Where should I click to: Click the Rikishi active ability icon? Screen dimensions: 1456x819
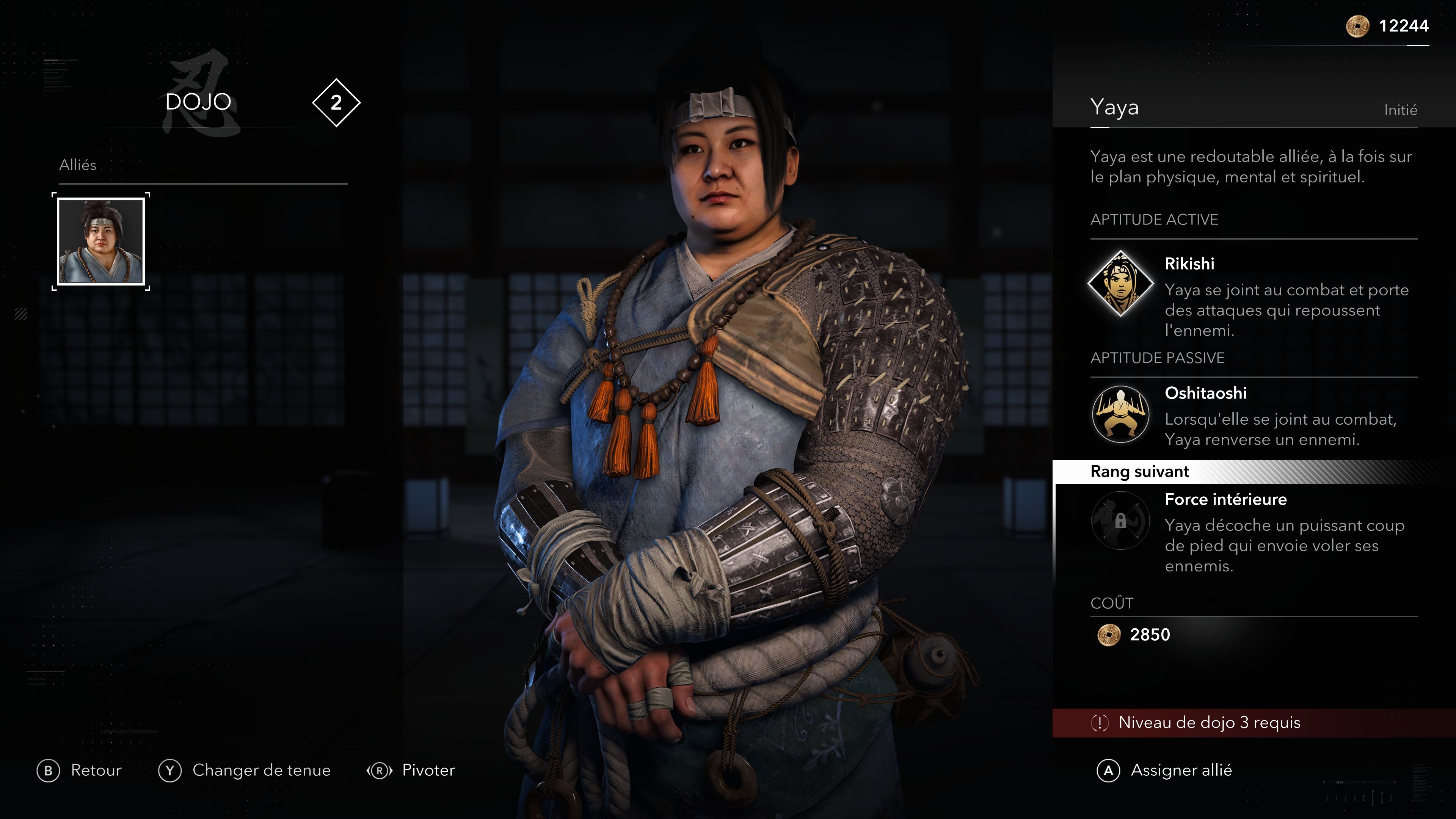click(x=1120, y=283)
